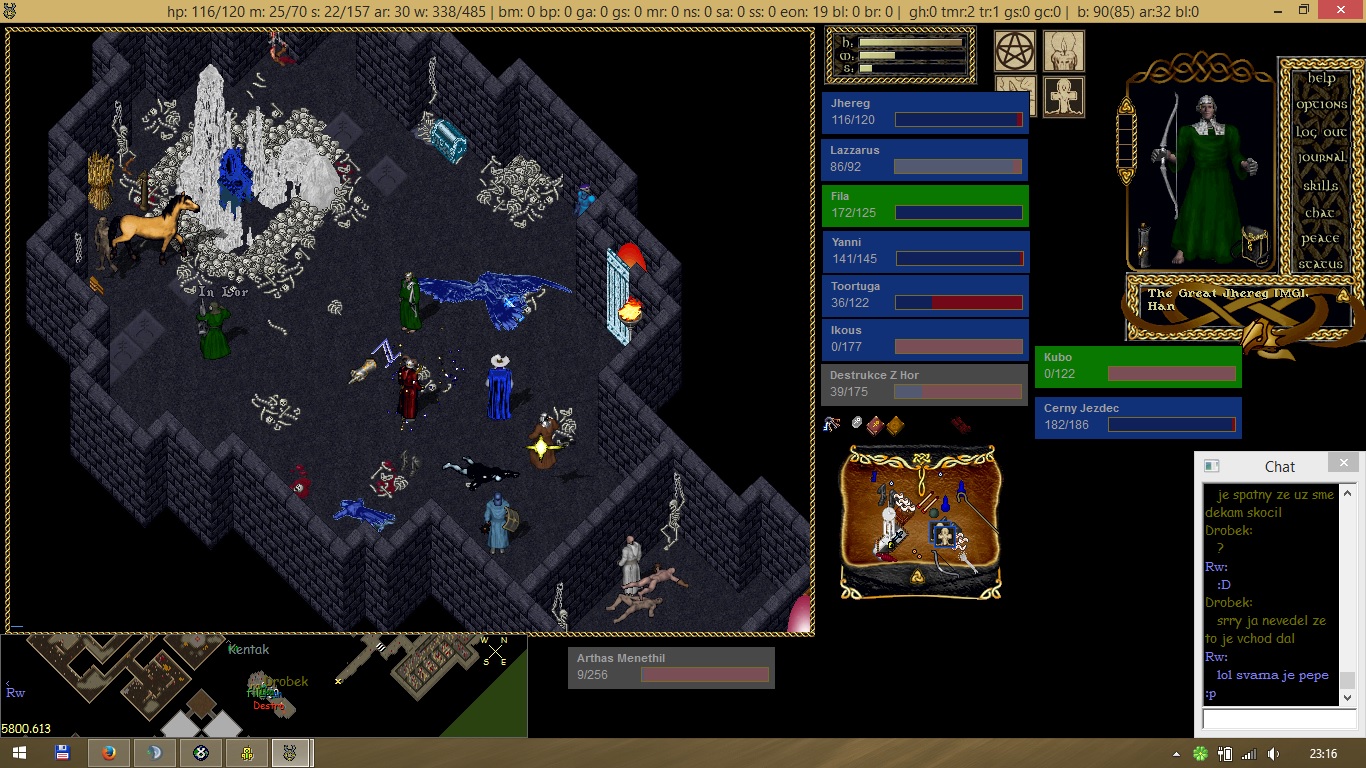Image resolution: width=1366 pixels, height=768 pixels.
Task: Select Toortuga's health bar
Action: (x=925, y=296)
